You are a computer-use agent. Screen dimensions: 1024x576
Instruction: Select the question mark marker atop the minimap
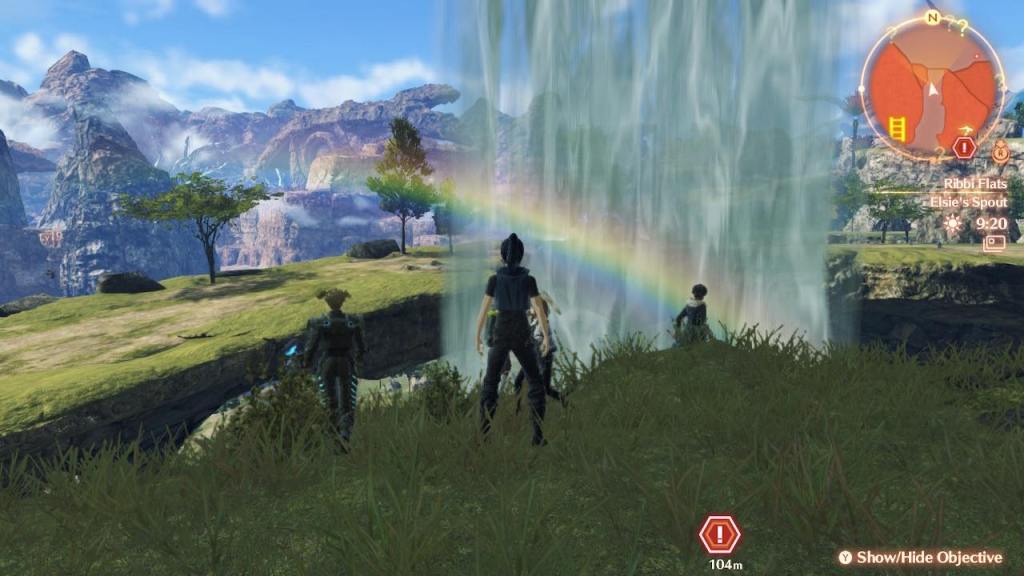point(962,27)
